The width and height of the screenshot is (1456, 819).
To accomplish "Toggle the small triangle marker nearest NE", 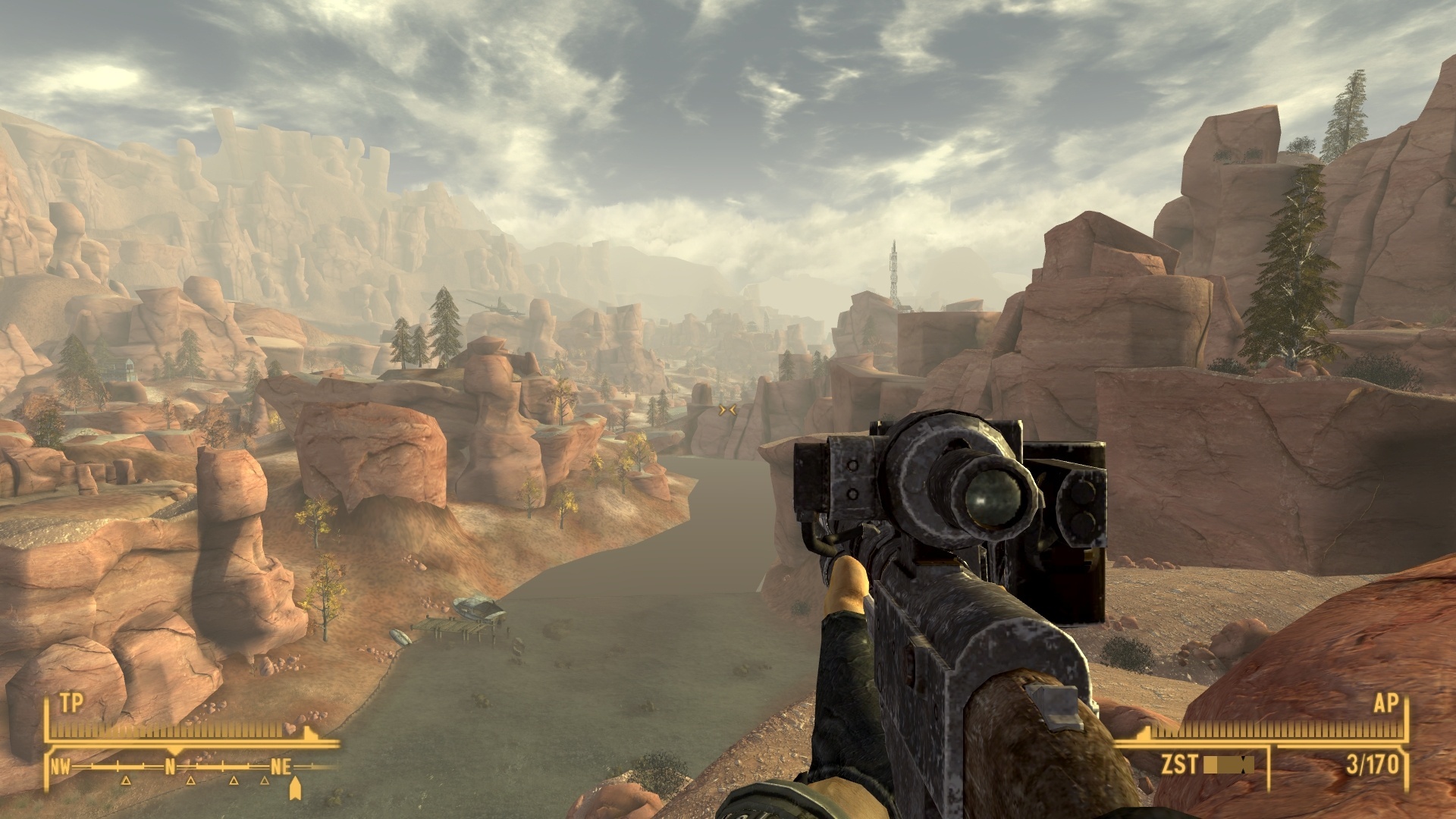I will point(265,781).
